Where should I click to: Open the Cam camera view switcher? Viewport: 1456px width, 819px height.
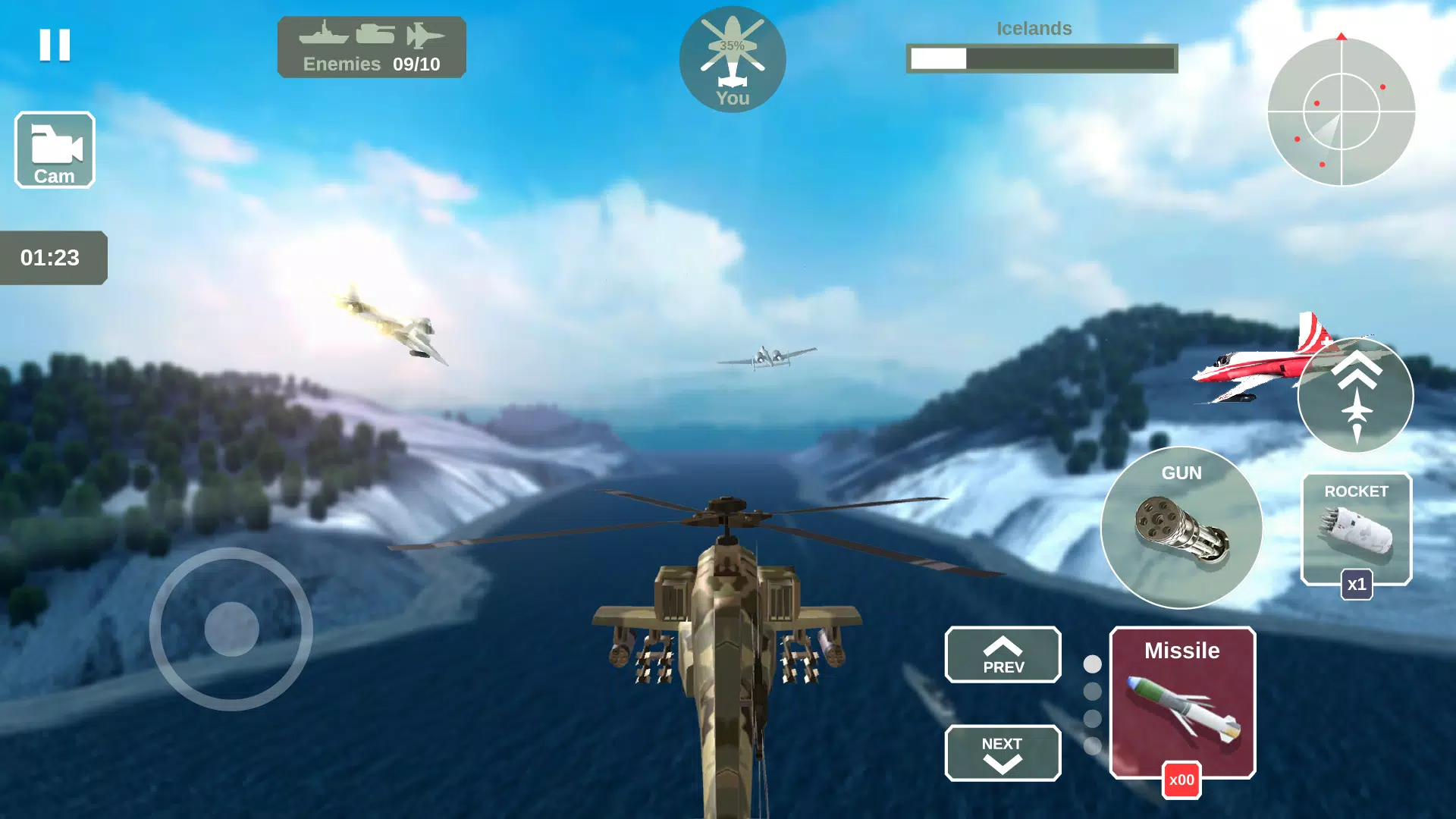click(x=54, y=149)
